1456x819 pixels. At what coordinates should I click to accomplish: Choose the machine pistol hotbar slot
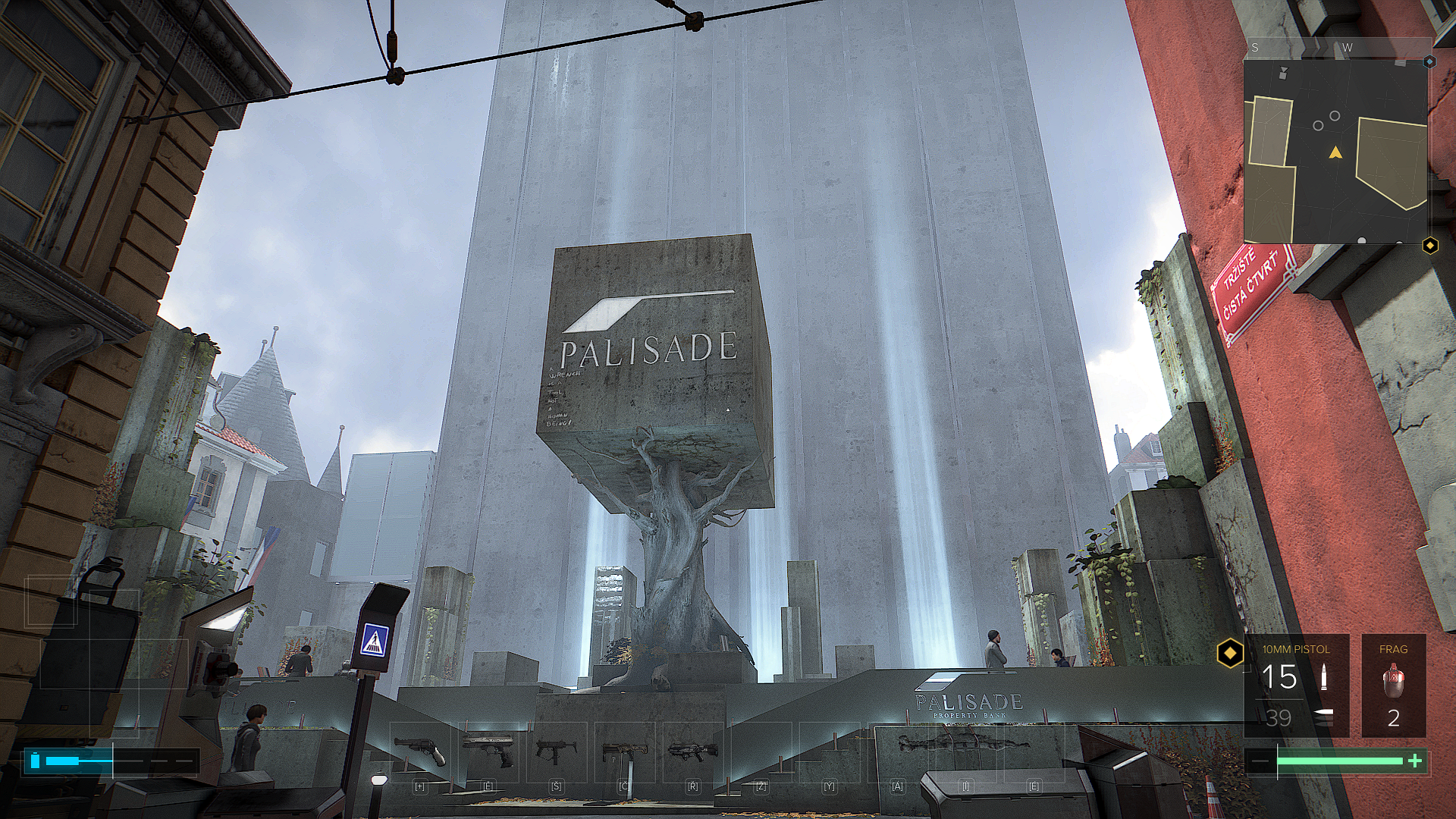tap(556, 751)
